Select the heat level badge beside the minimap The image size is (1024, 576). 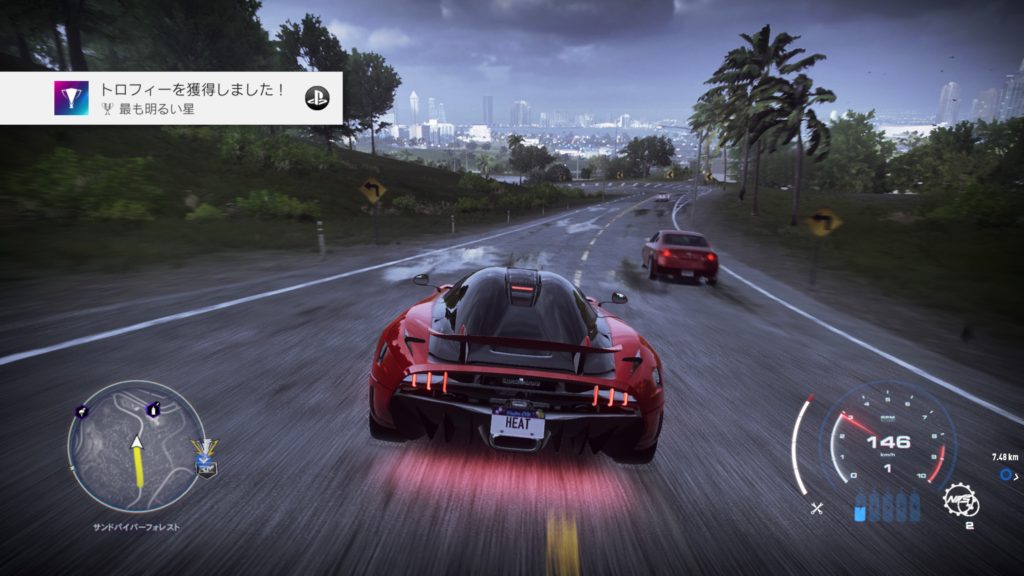[x=205, y=457]
